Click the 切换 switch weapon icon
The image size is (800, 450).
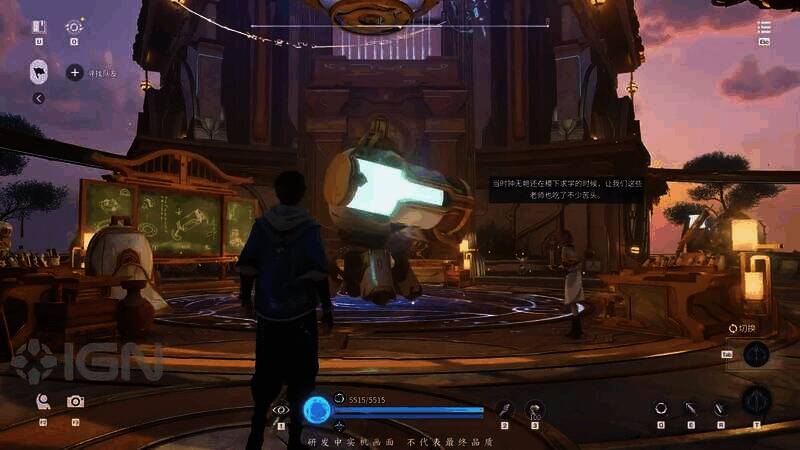(x=756, y=353)
